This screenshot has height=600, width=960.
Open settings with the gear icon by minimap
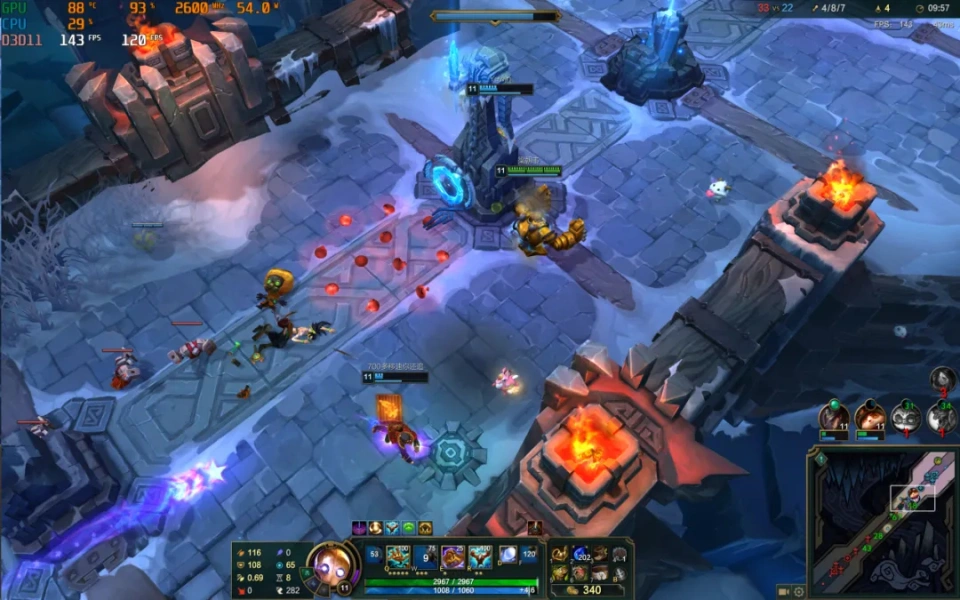coord(799,591)
